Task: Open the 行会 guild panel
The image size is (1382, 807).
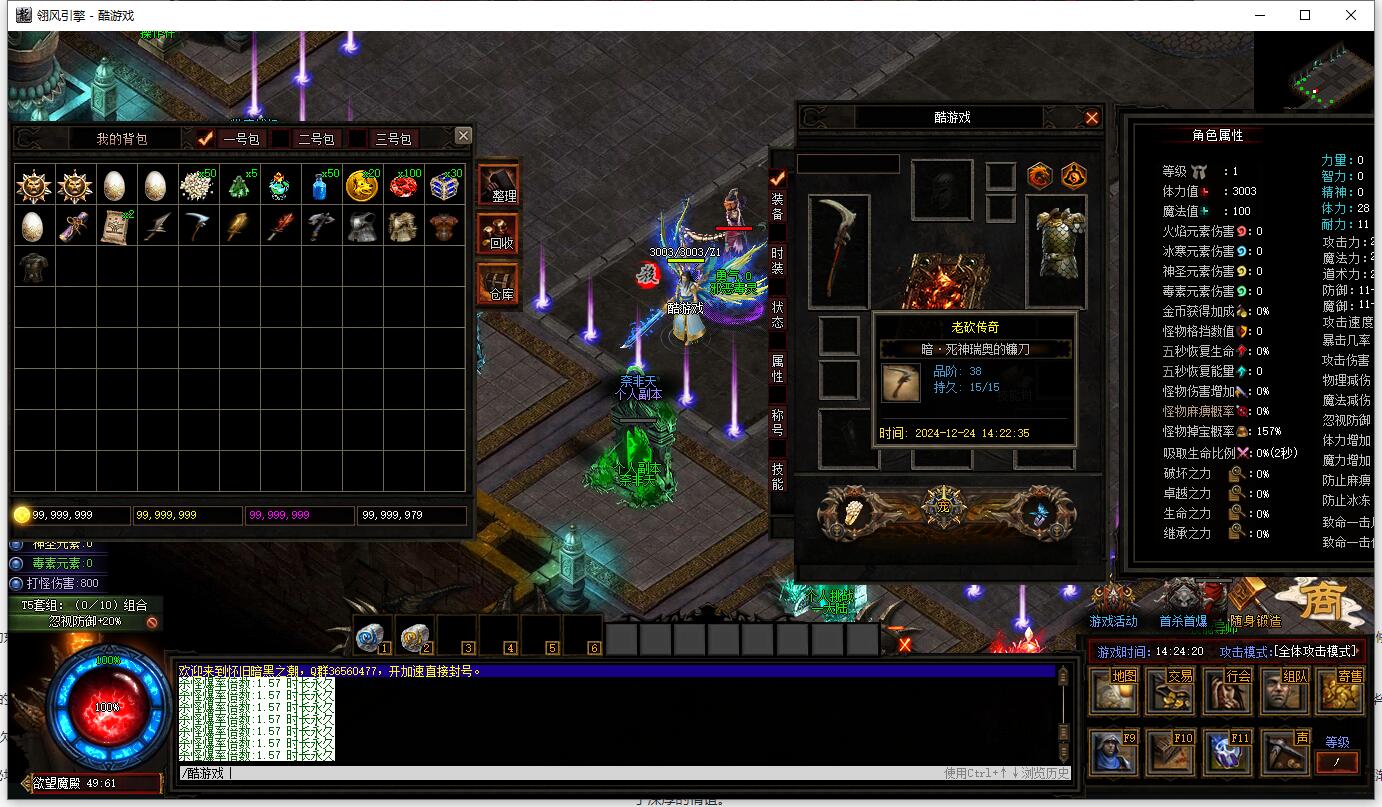Action: point(1226,690)
